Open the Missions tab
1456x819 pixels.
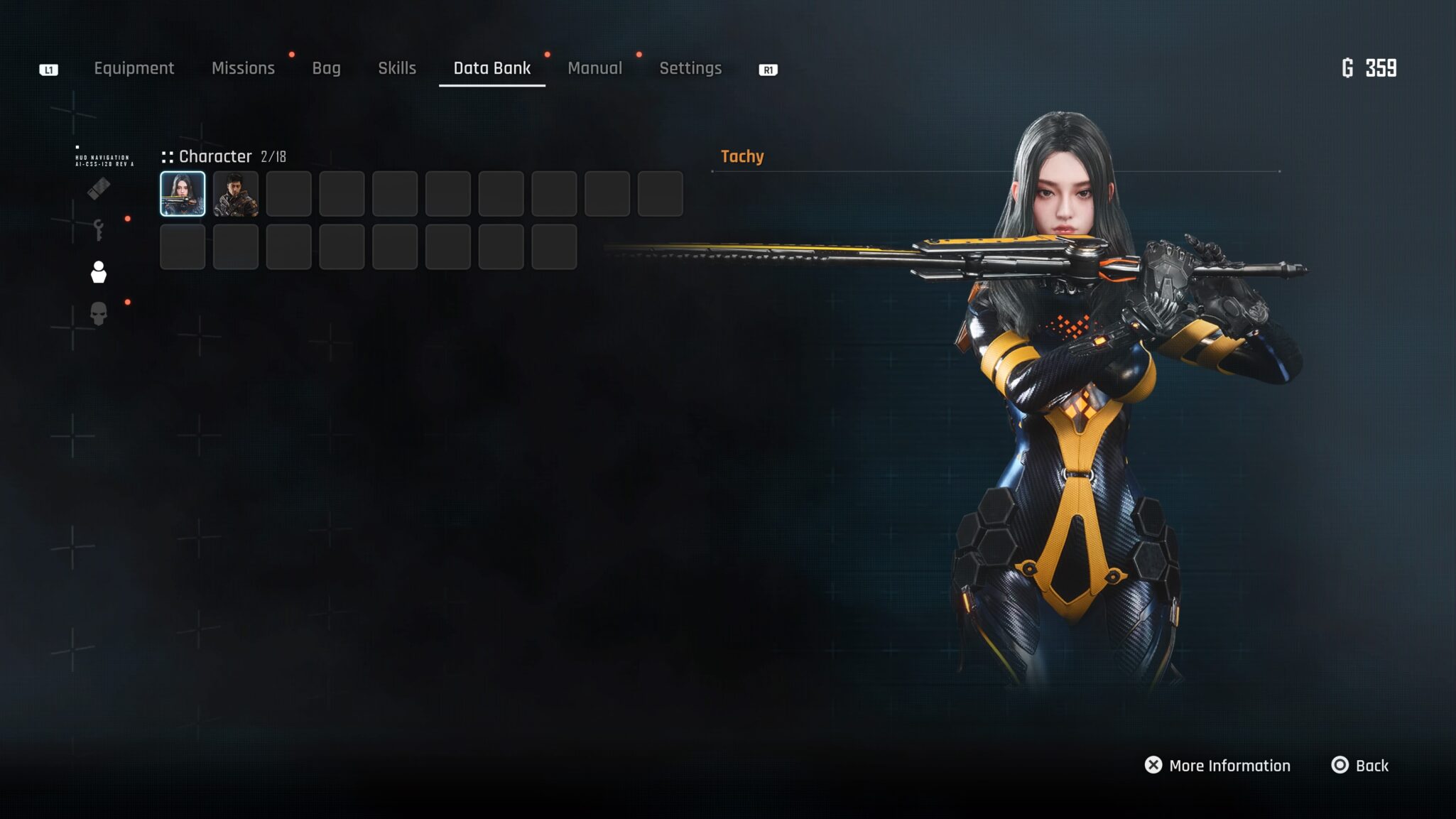point(243,68)
